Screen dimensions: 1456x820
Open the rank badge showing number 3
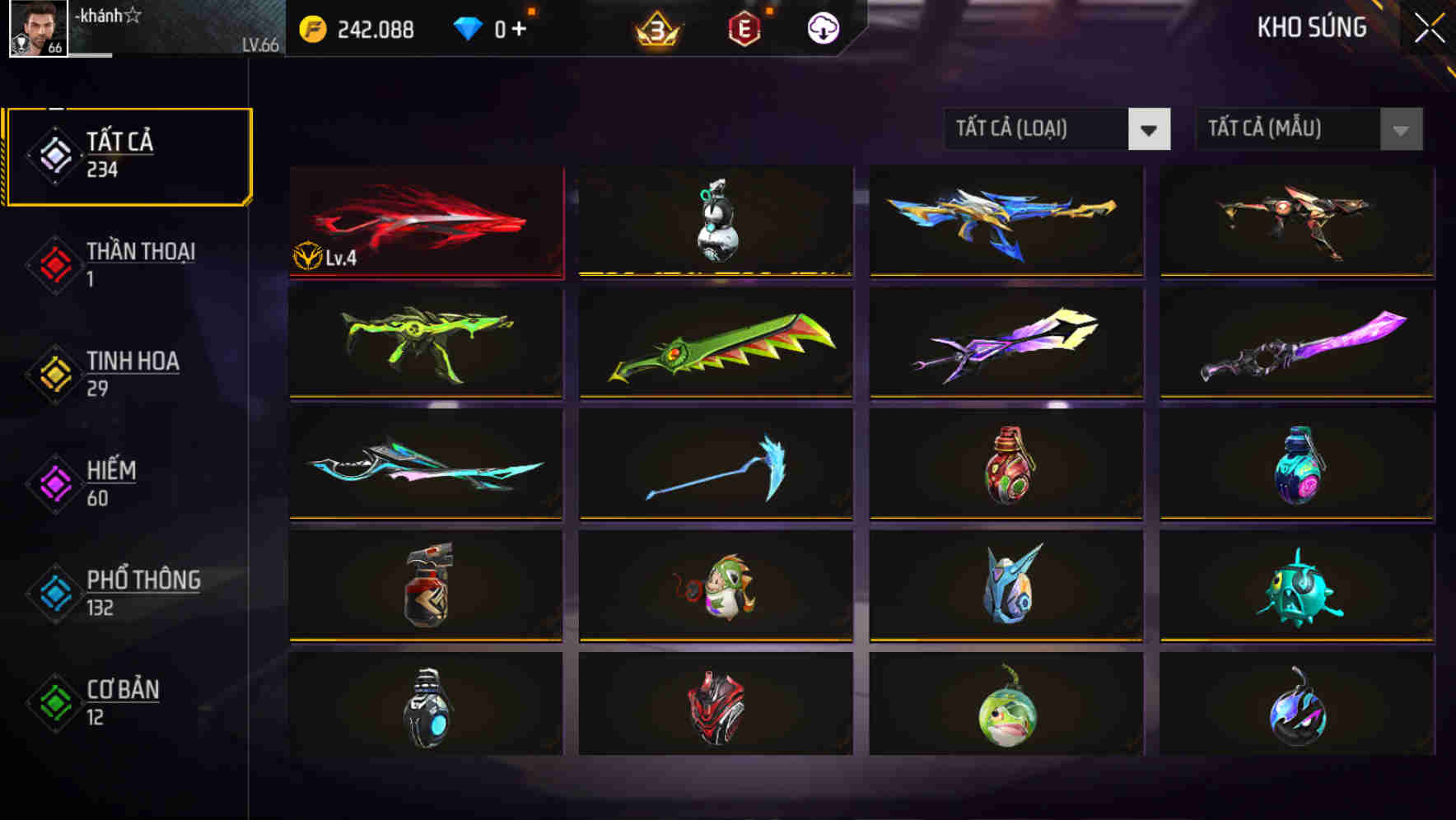(659, 27)
